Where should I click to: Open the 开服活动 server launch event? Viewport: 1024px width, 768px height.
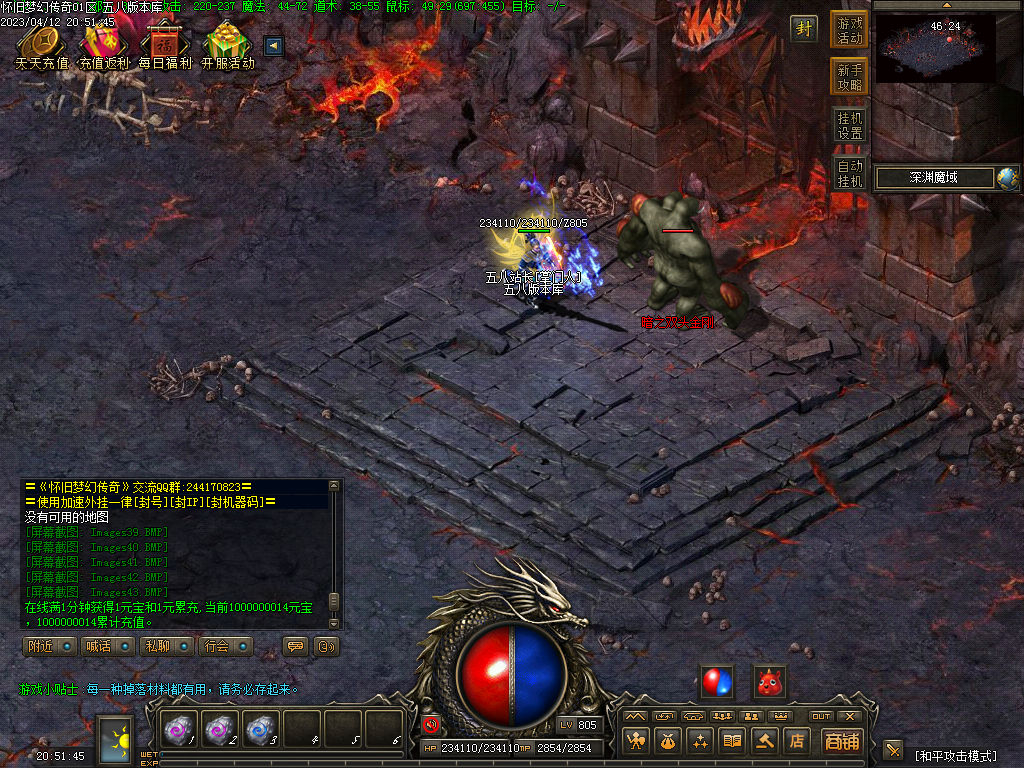[x=227, y=44]
